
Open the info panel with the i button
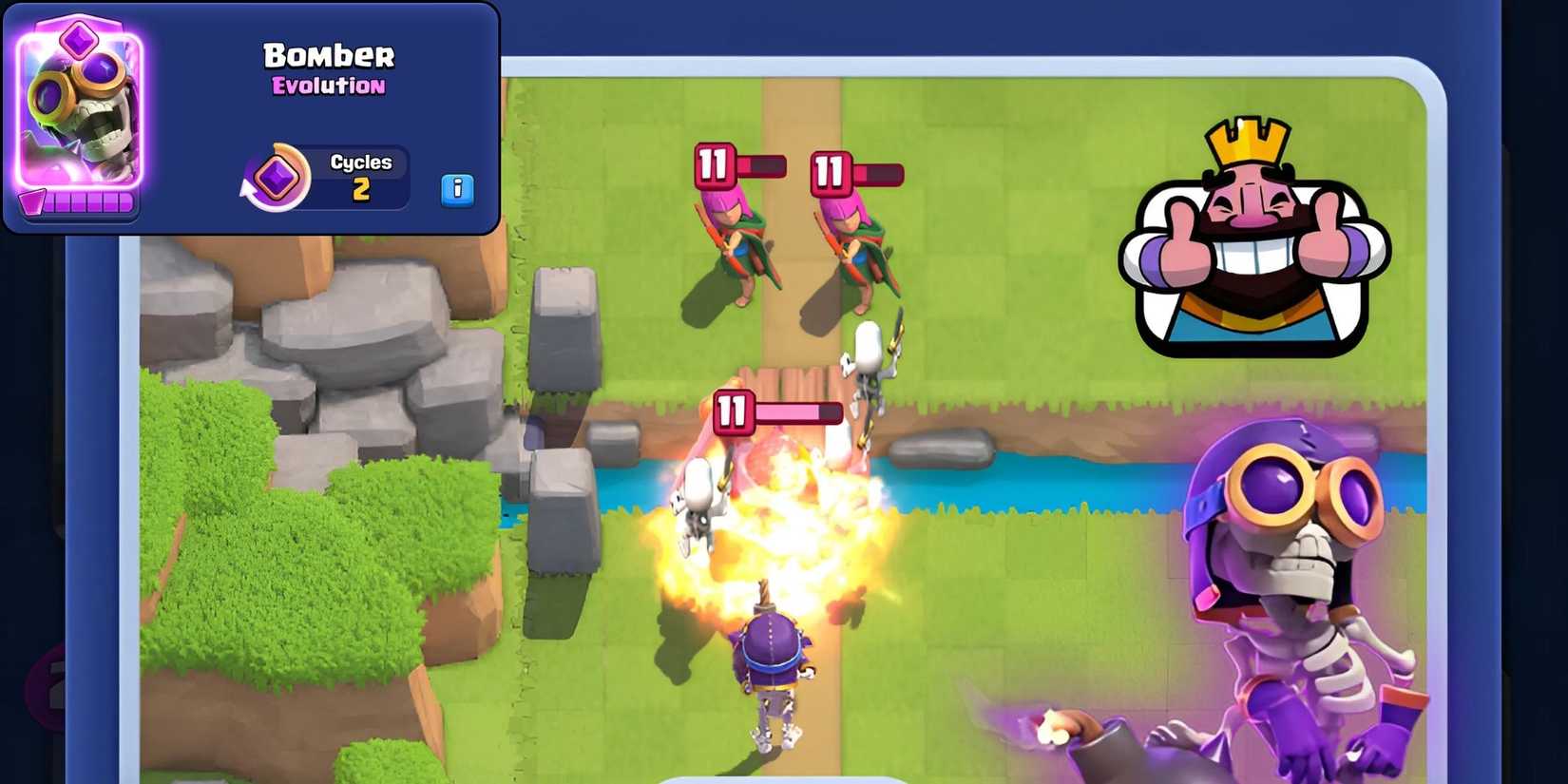[459, 190]
